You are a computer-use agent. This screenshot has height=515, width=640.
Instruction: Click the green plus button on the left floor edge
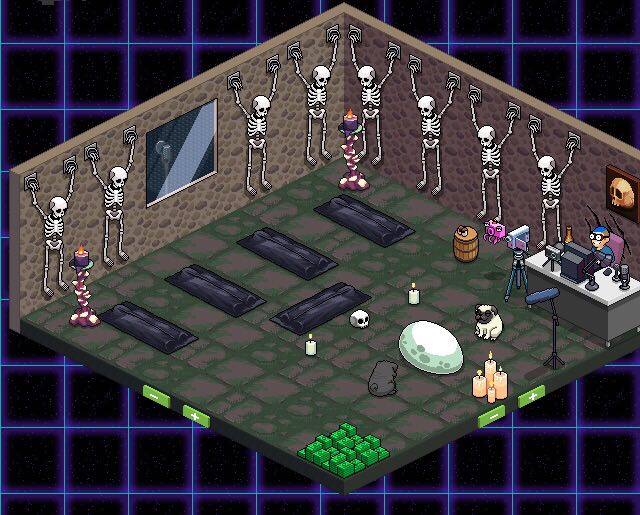click(195, 412)
